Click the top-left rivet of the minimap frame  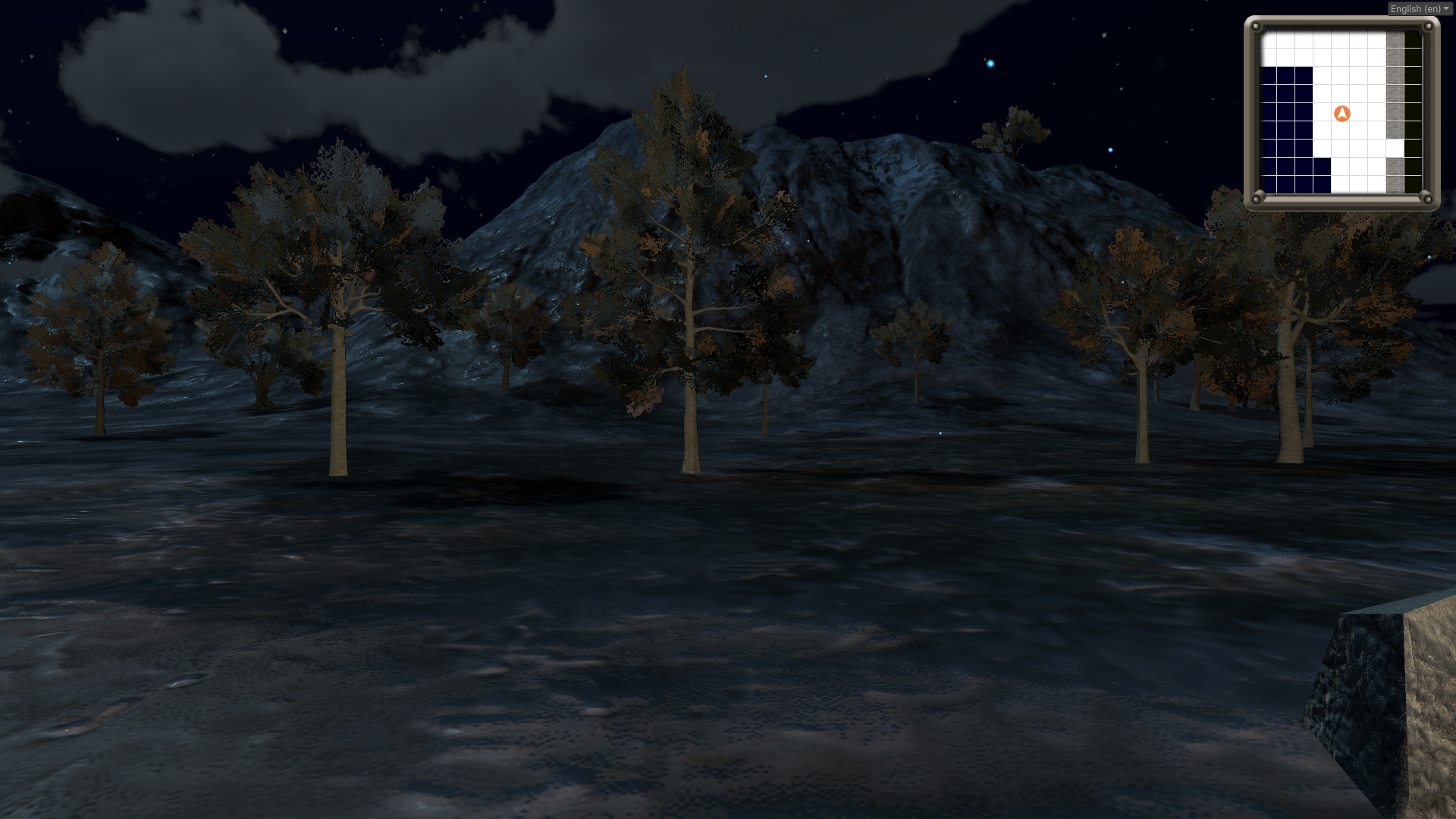pos(1256,26)
